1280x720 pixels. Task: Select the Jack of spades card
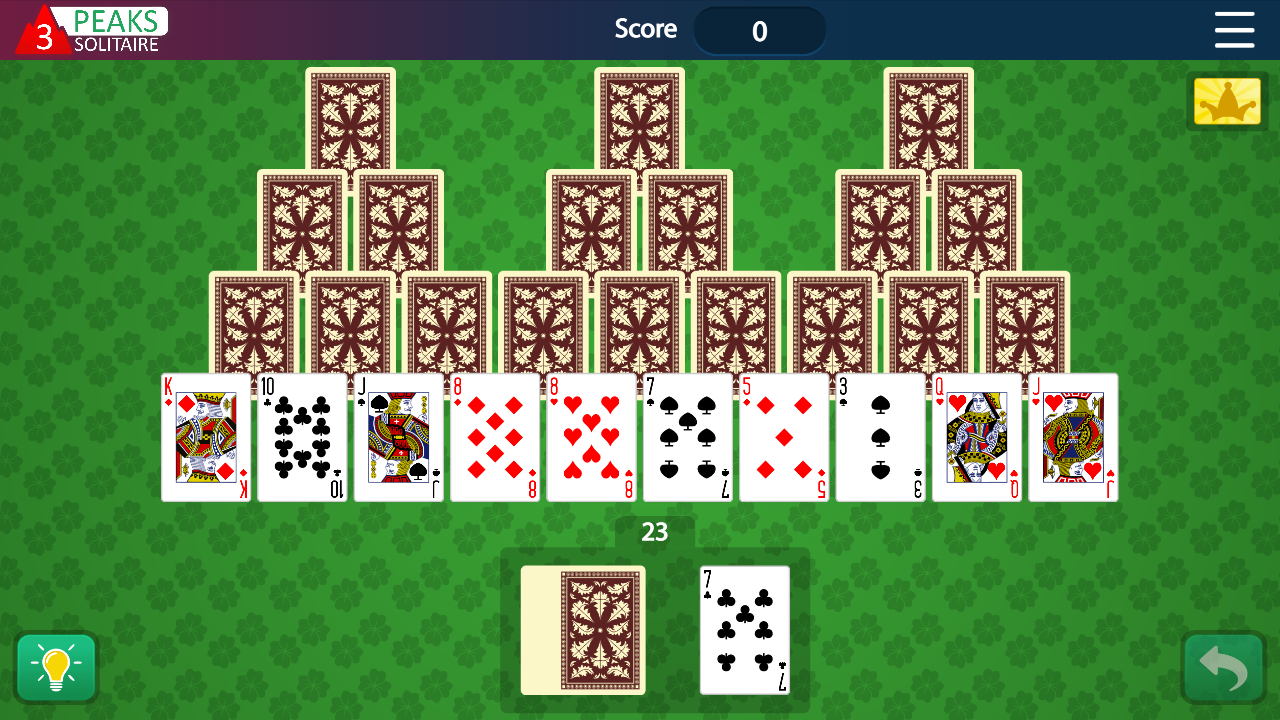[x=398, y=437]
